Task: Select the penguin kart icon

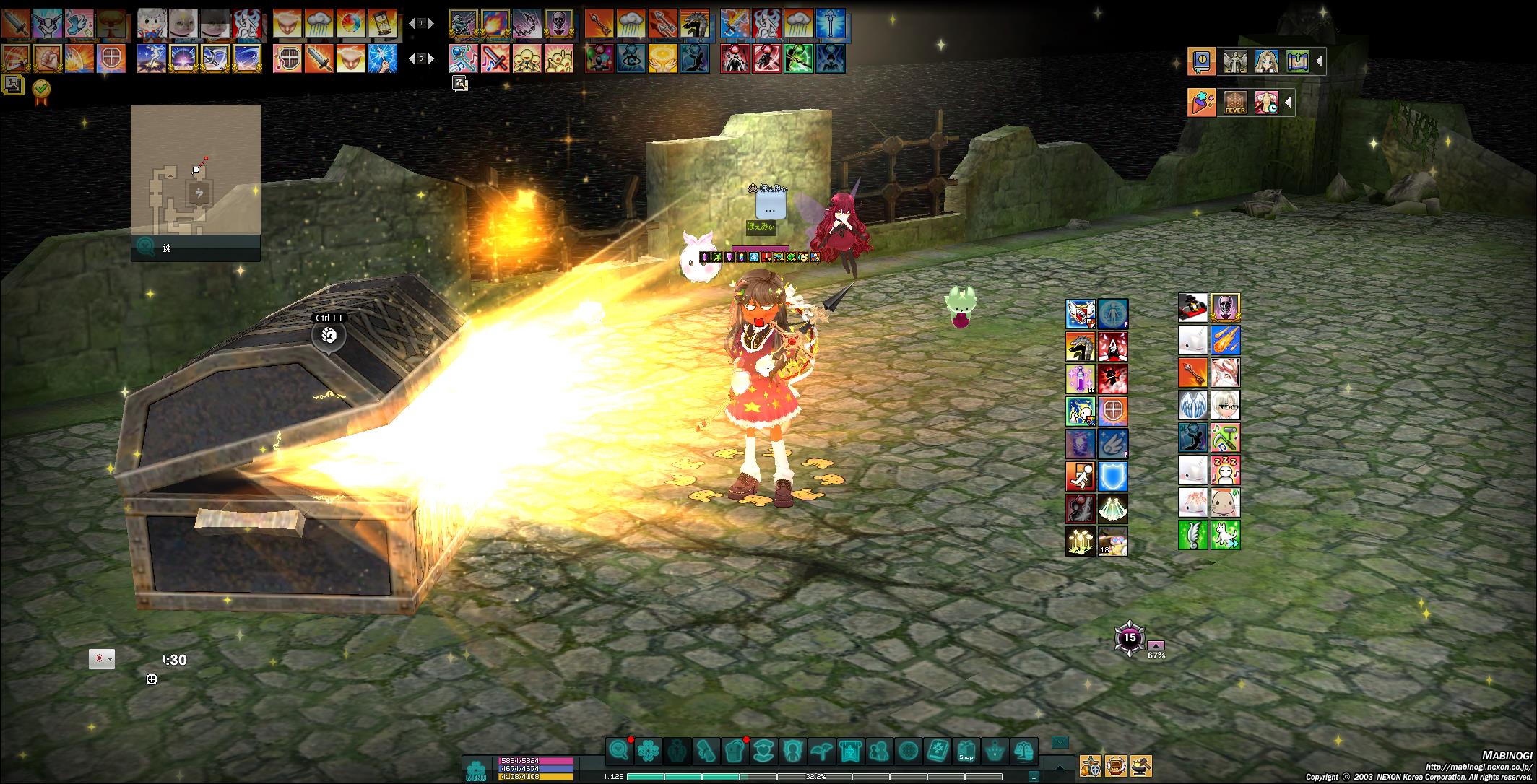Action: (x=1193, y=308)
